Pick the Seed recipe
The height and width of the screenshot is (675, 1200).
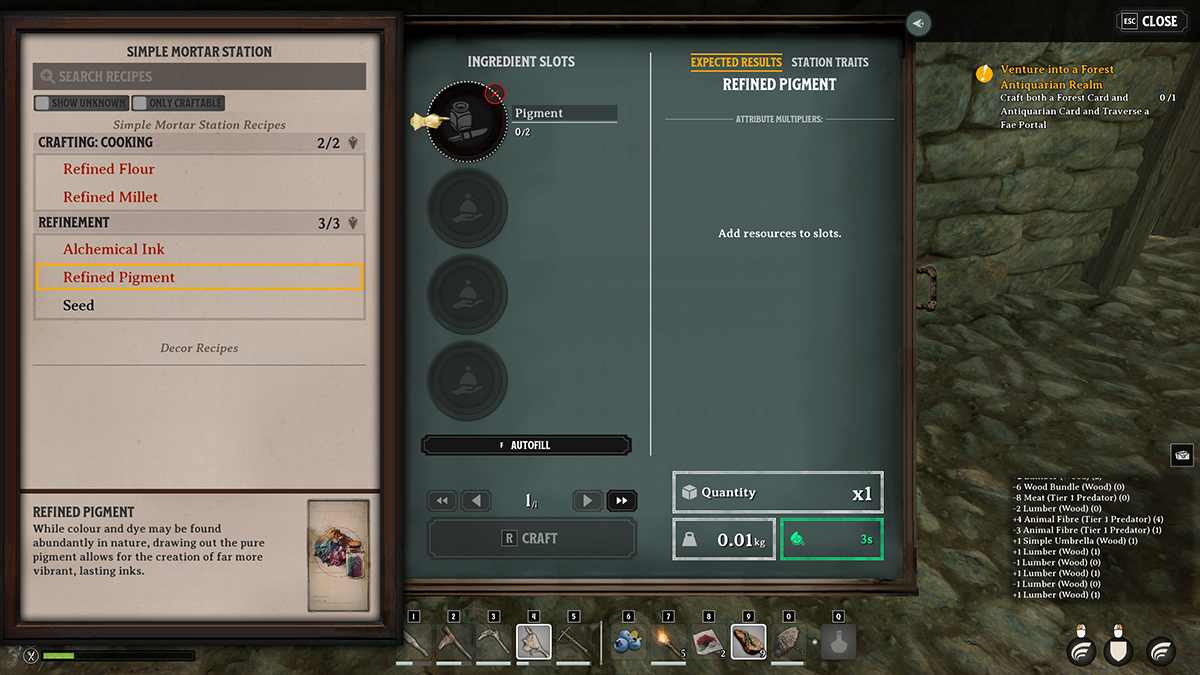[x=79, y=305]
